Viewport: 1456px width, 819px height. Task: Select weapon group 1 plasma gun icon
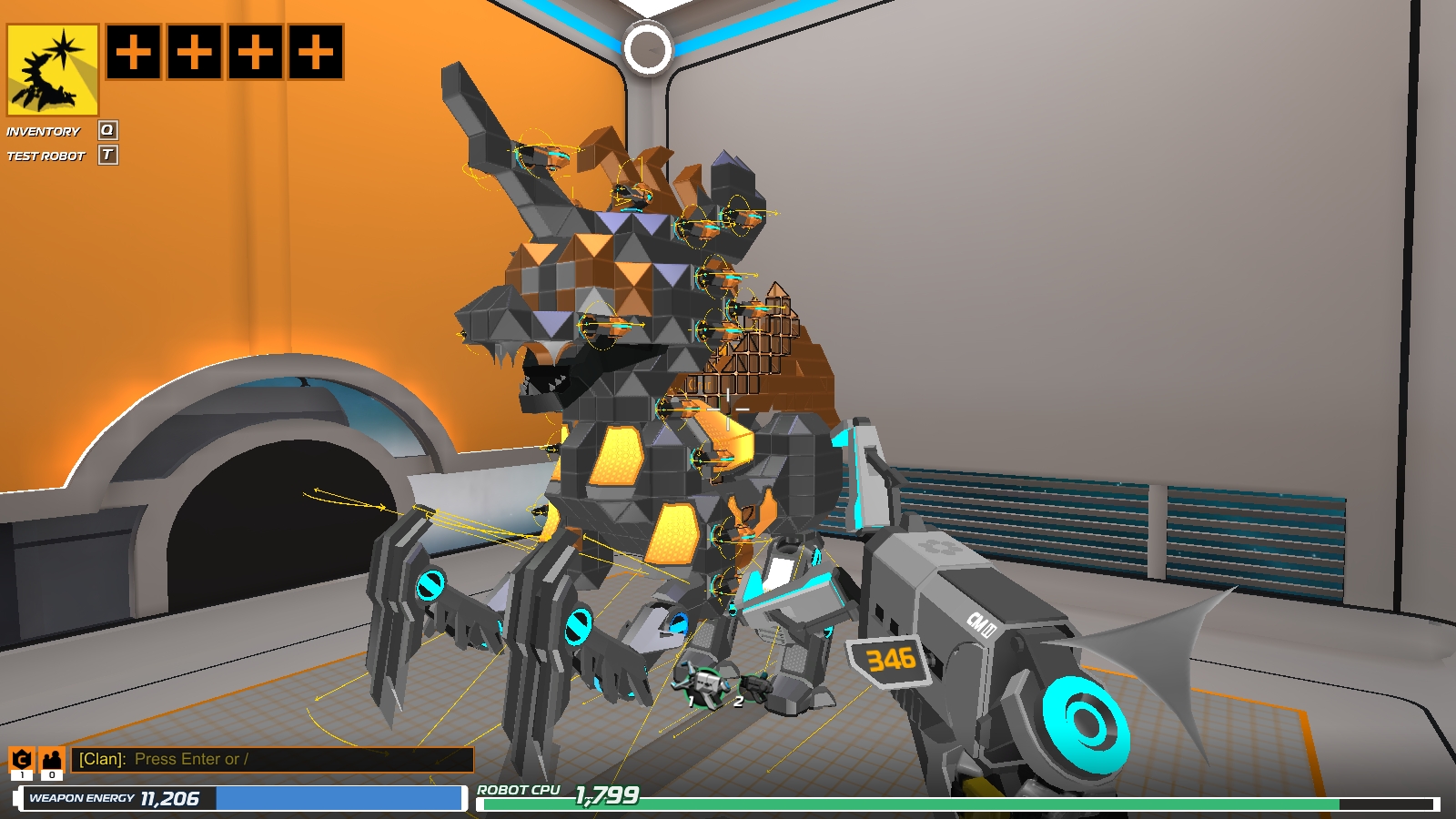(x=705, y=687)
